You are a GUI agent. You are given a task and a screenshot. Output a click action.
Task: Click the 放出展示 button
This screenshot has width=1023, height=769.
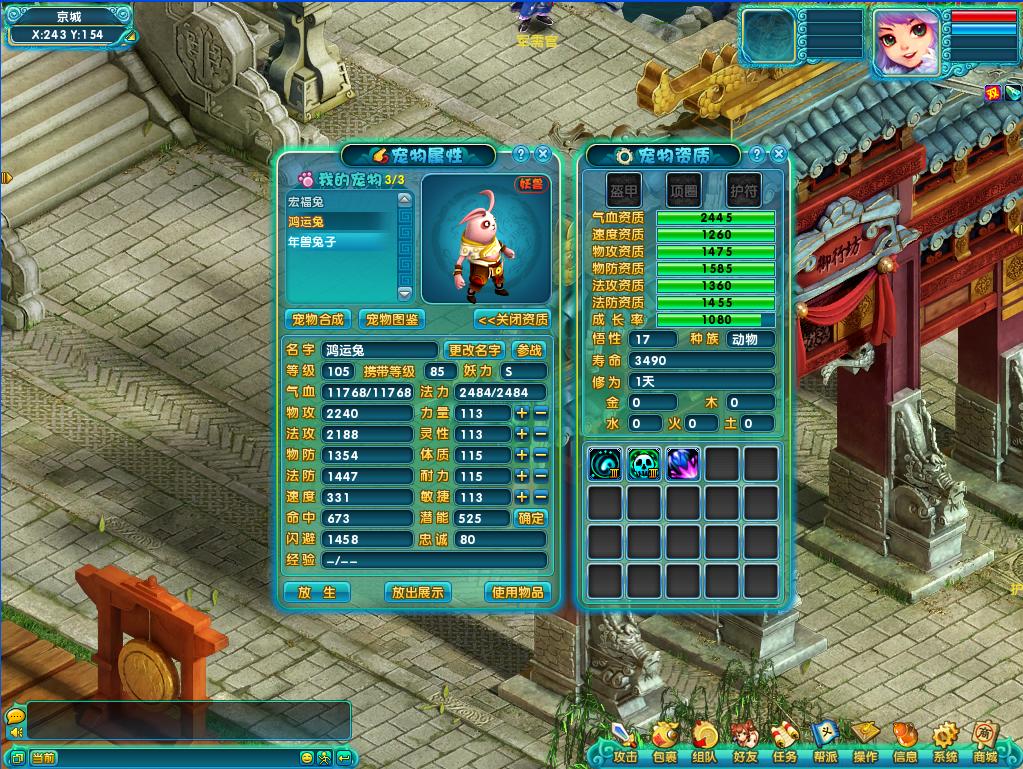click(417, 592)
